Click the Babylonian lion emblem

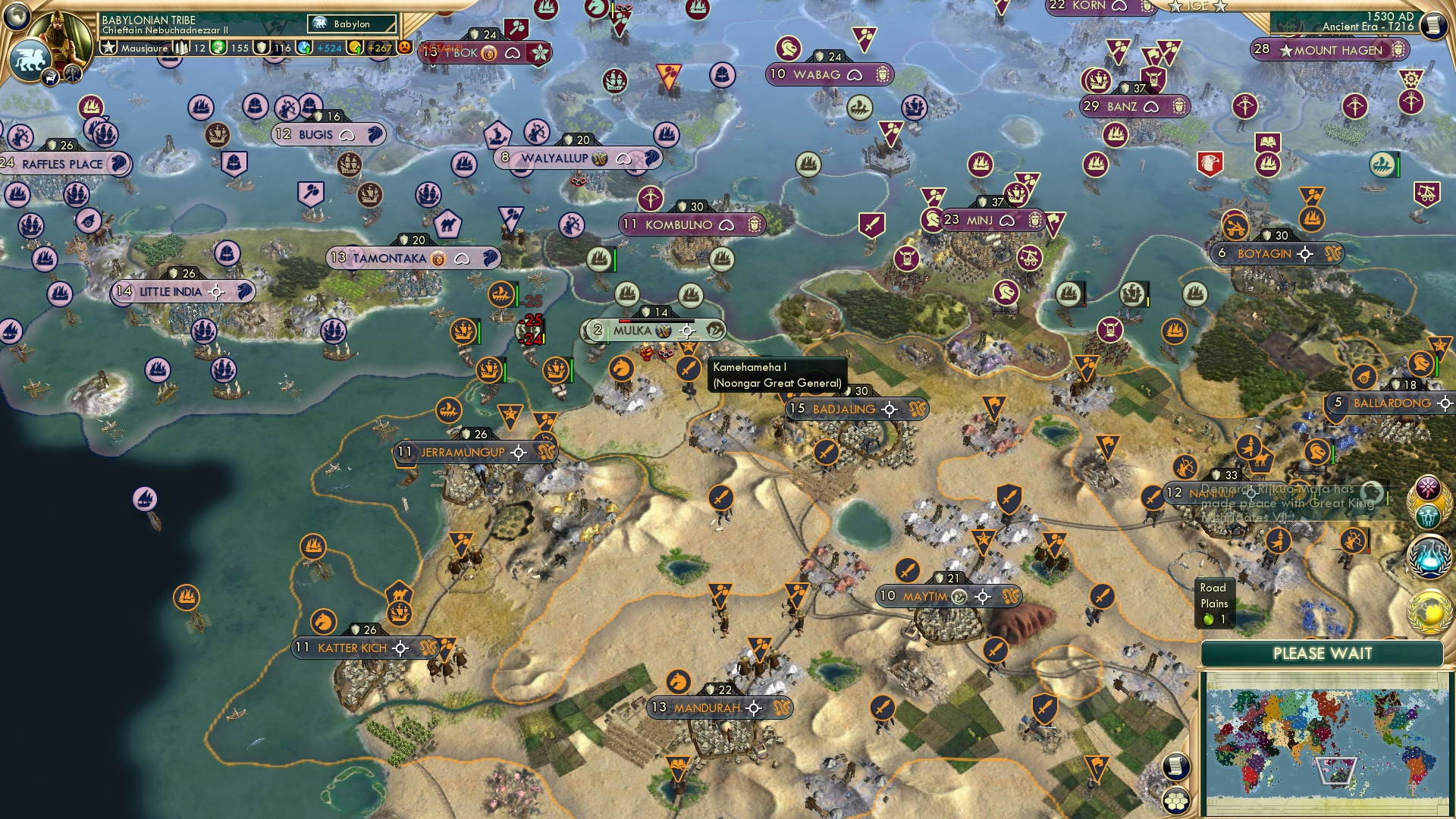coord(30,58)
